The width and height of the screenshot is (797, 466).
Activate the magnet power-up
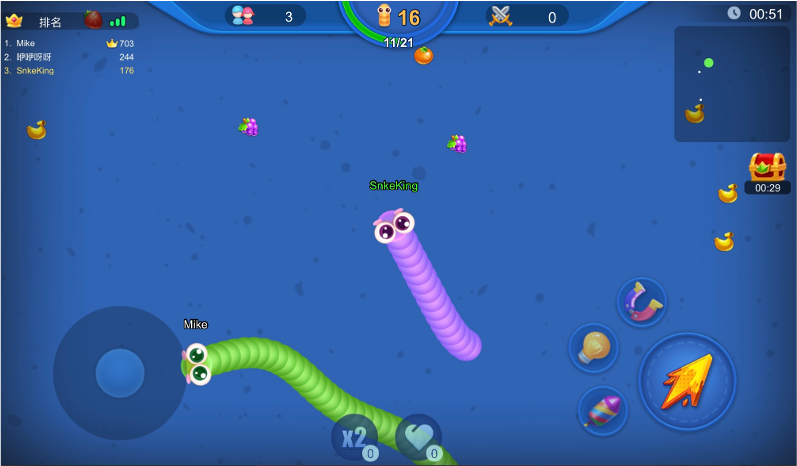641,302
